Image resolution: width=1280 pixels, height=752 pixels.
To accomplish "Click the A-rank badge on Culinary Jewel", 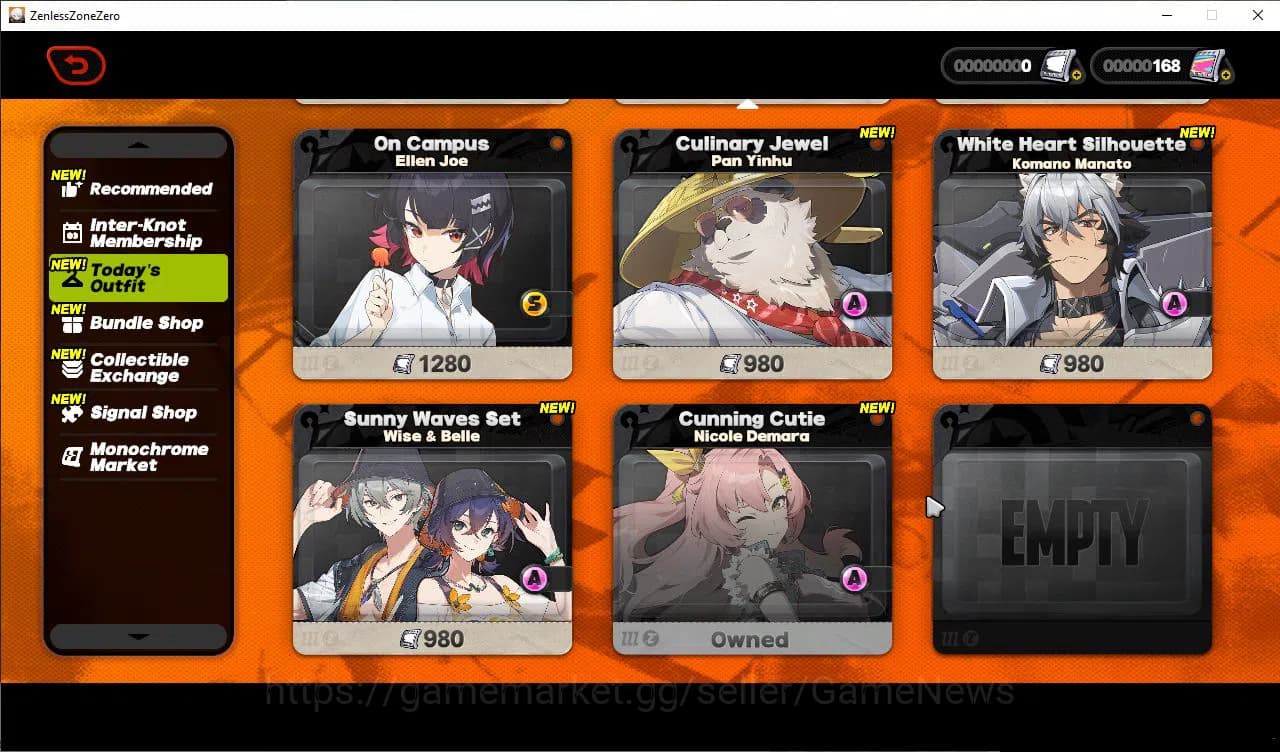I will [x=855, y=303].
